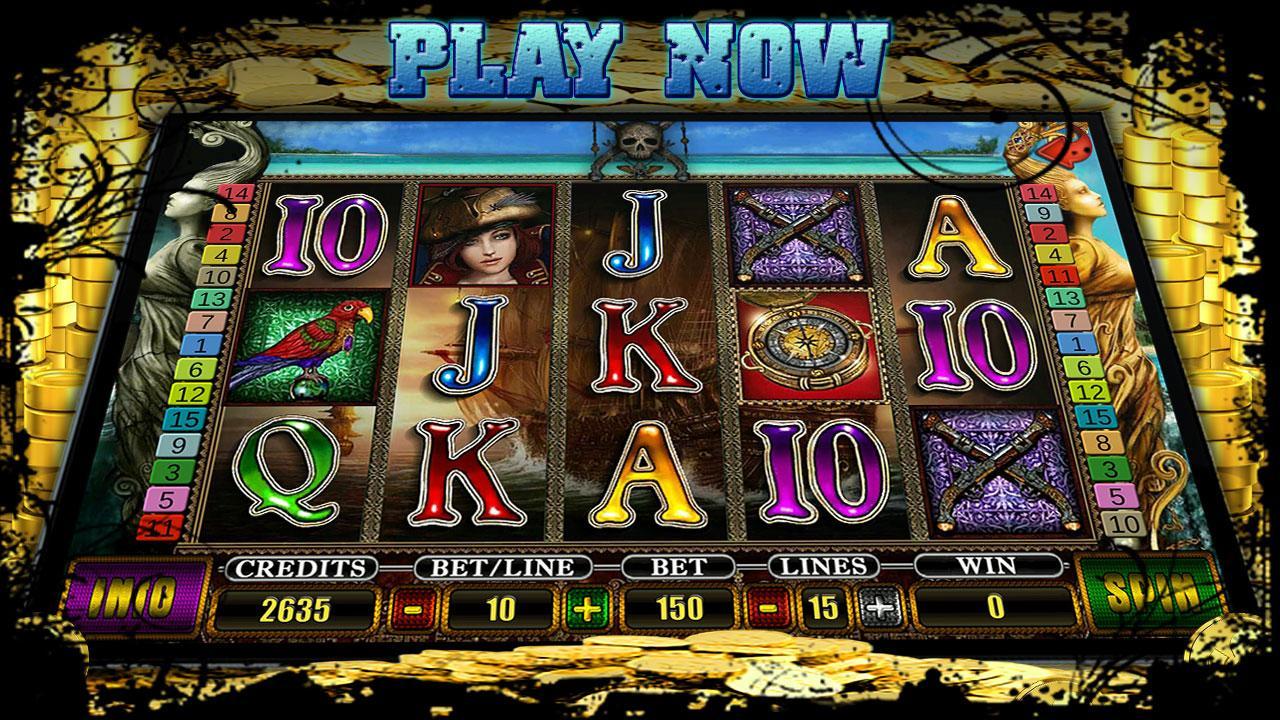This screenshot has height=720, width=1280.
Task: Spin the reels with the green SPIN button
Action: tap(1150, 597)
